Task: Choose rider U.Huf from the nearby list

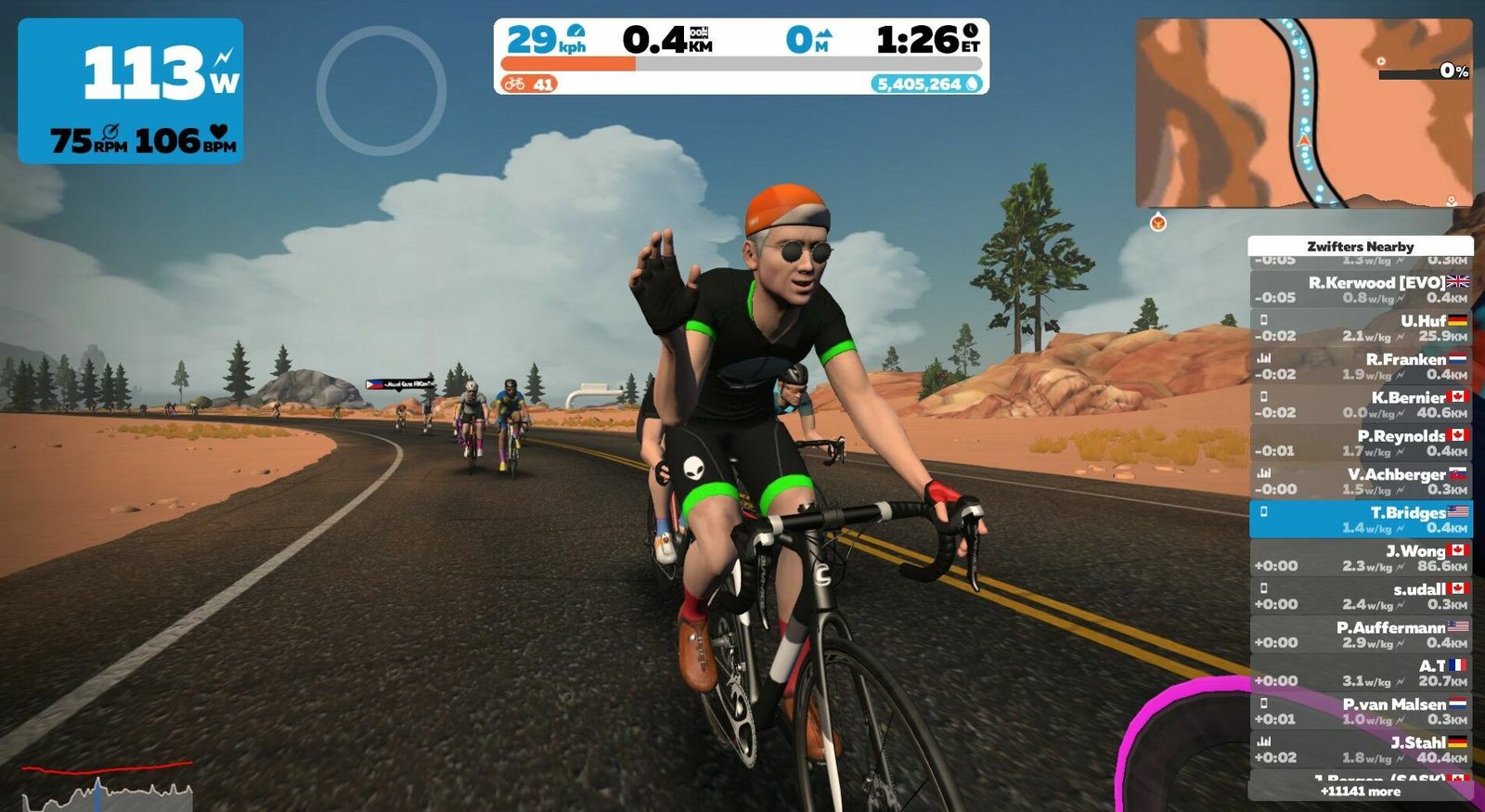Action: (x=1360, y=328)
